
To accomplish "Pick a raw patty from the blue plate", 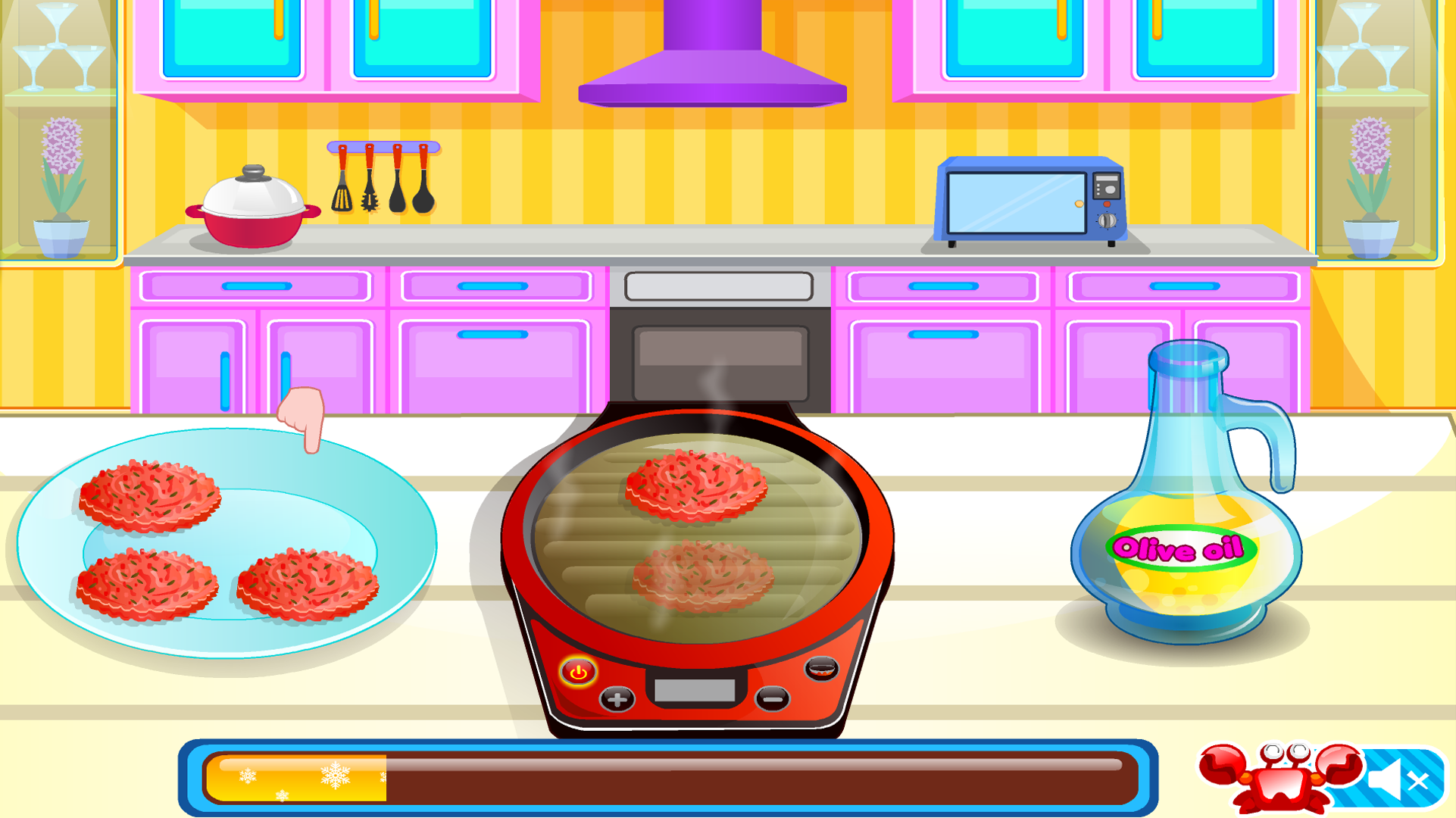I will [148, 496].
